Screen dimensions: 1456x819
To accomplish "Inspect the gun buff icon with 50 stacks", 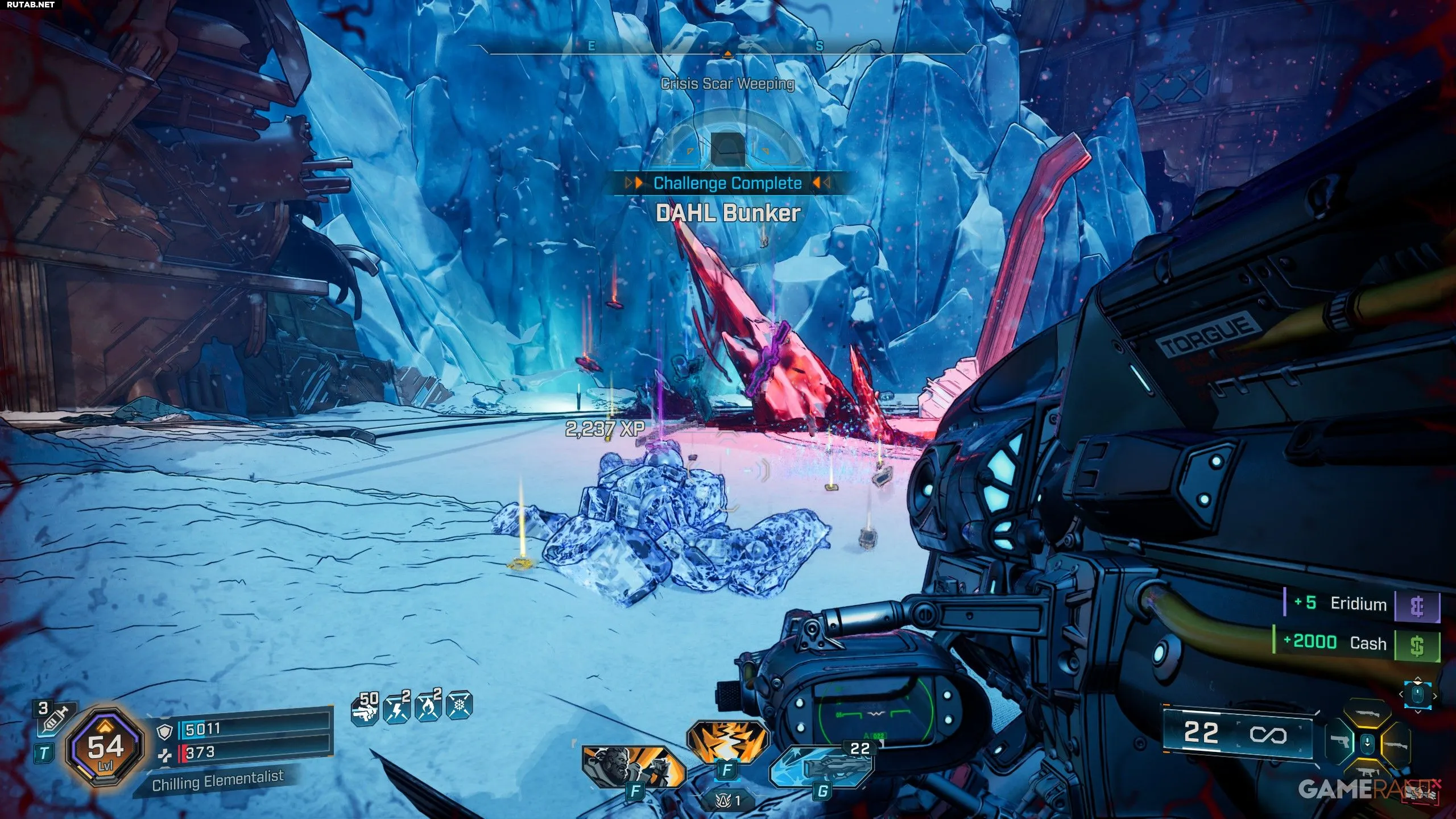I will pos(365,709).
